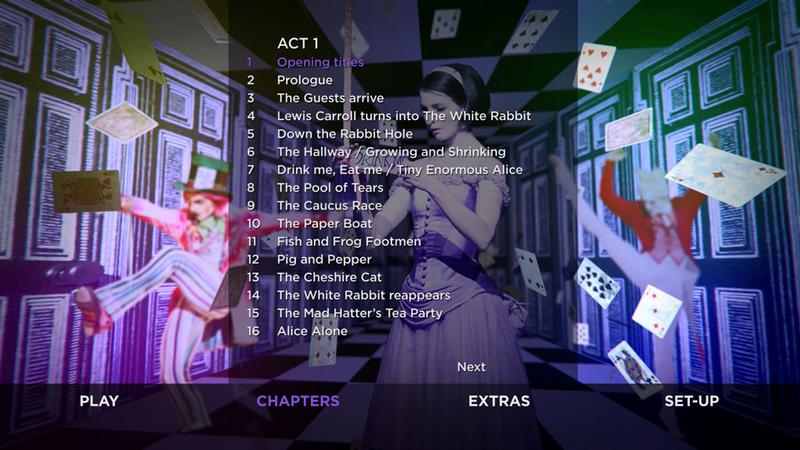The image size is (800, 450).
Task: Choose The White Rabbit reappears chapter
Action: [363, 295]
